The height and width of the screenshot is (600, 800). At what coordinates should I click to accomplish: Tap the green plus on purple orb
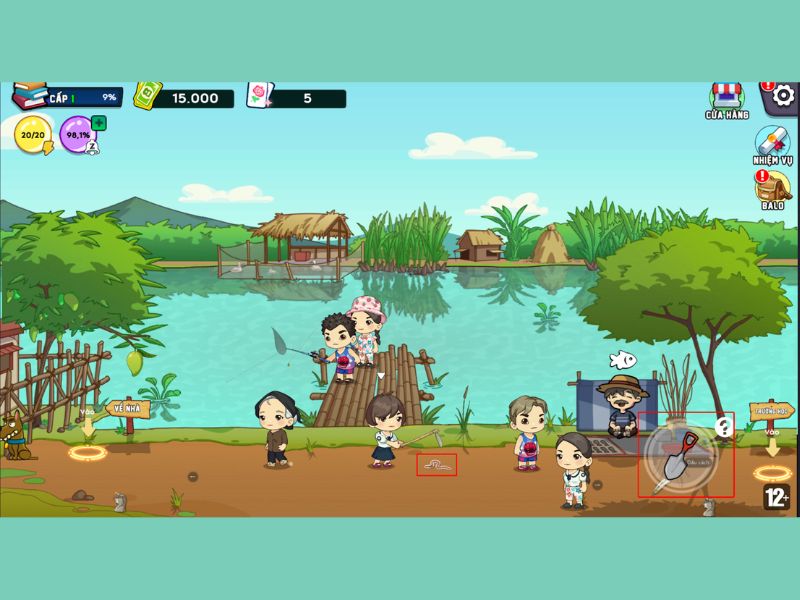pos(99,123)
